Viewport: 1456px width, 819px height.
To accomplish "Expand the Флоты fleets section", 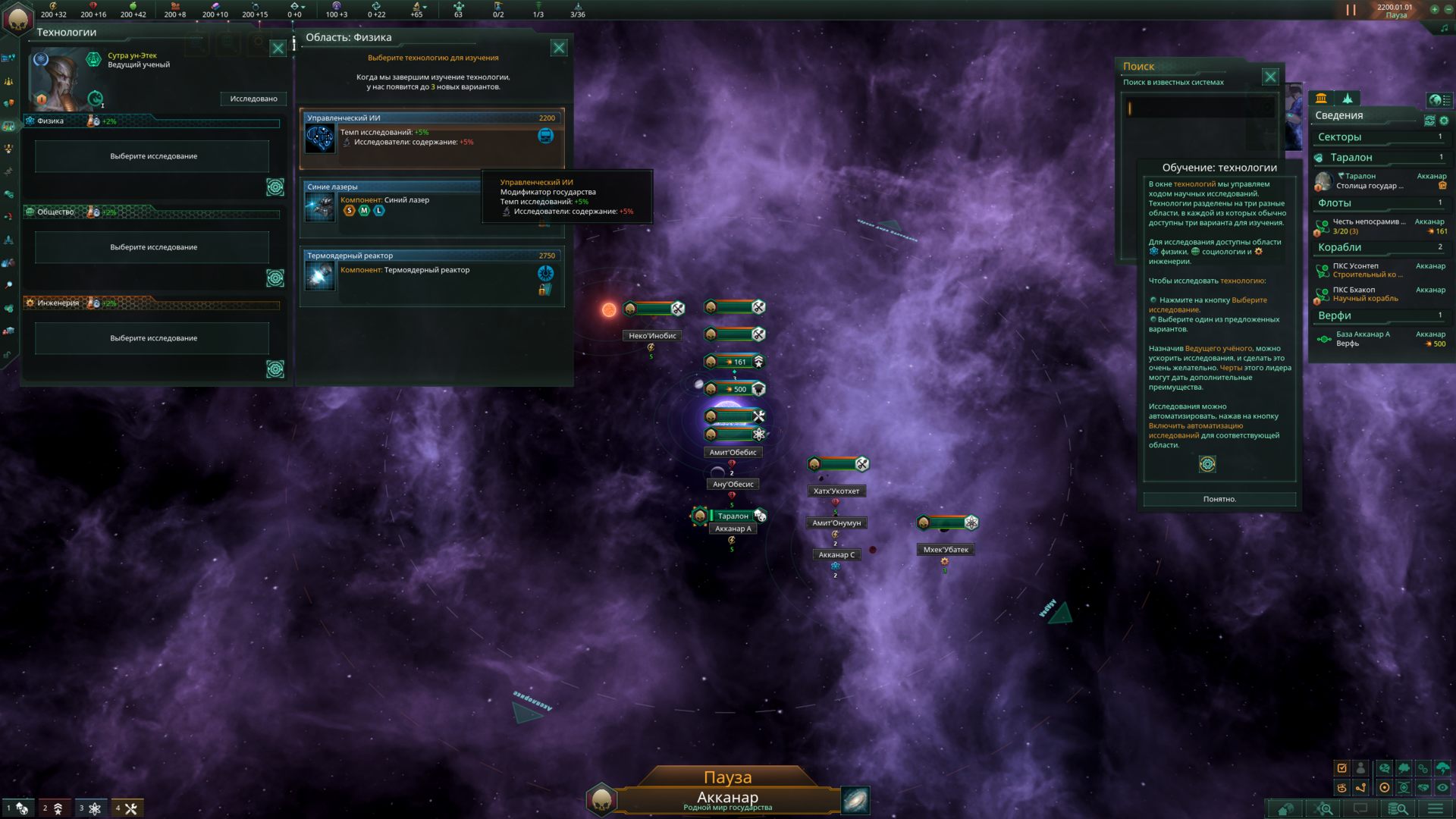I will (1335, 203).
